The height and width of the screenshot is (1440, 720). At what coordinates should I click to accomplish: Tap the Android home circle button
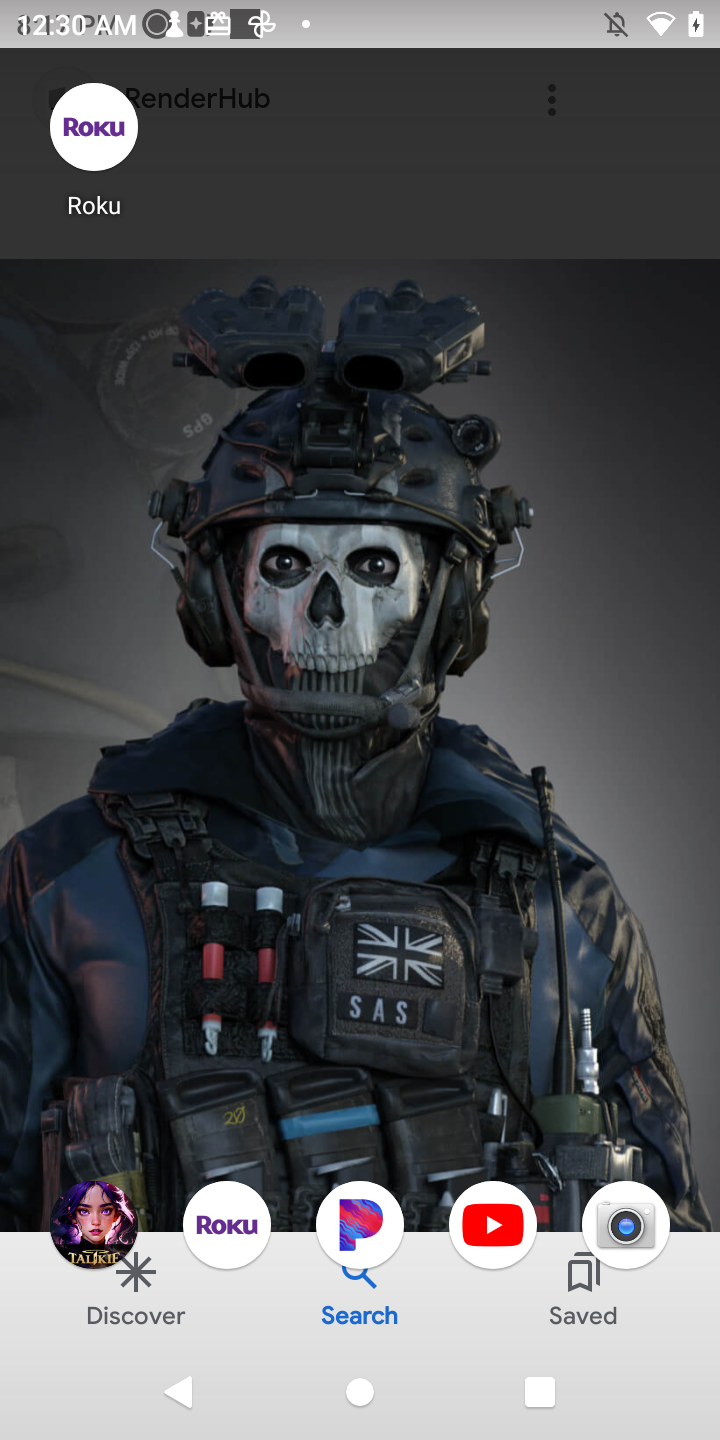click(x=360, y=1391)
